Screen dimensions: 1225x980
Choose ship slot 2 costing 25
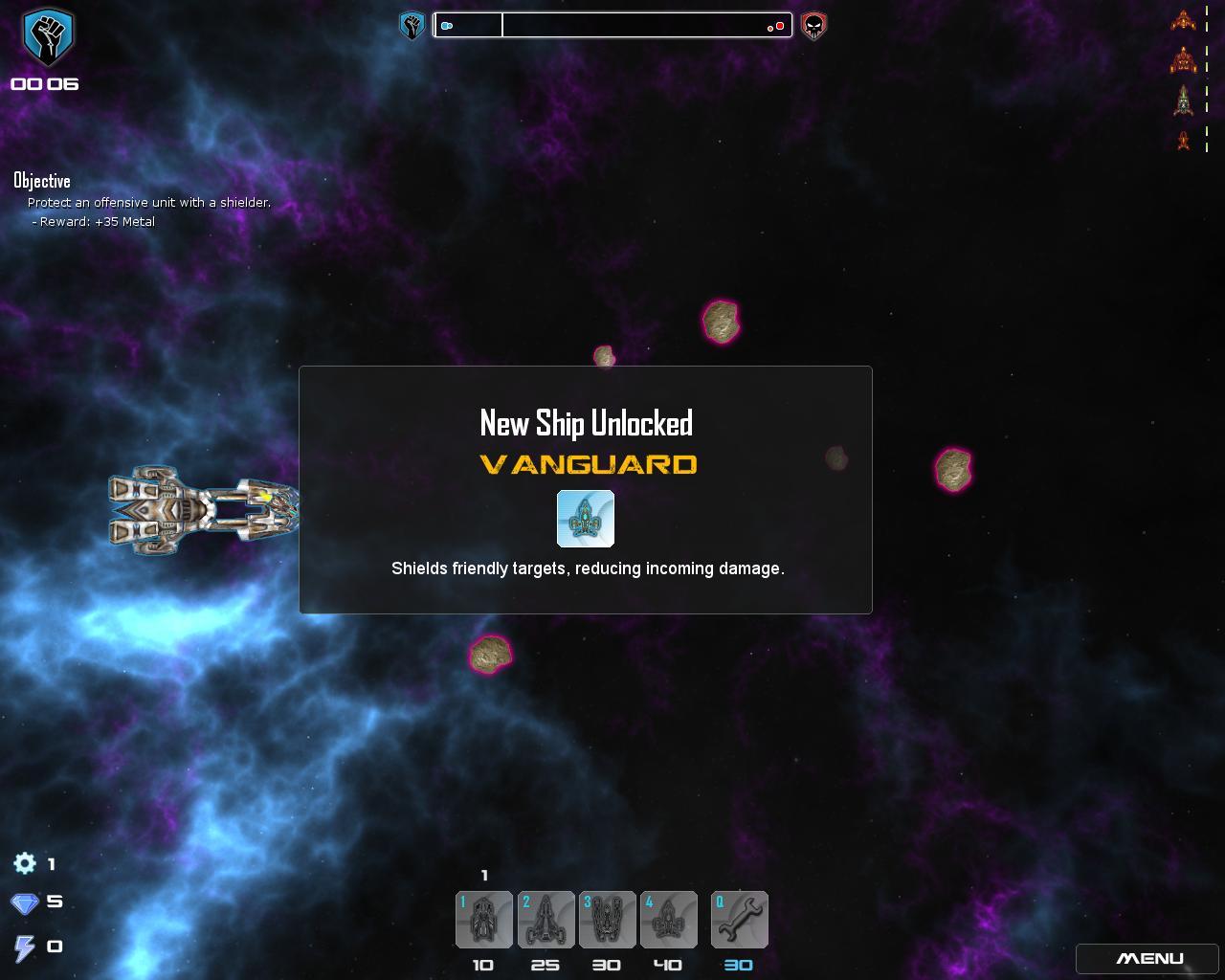coord(546,920)
